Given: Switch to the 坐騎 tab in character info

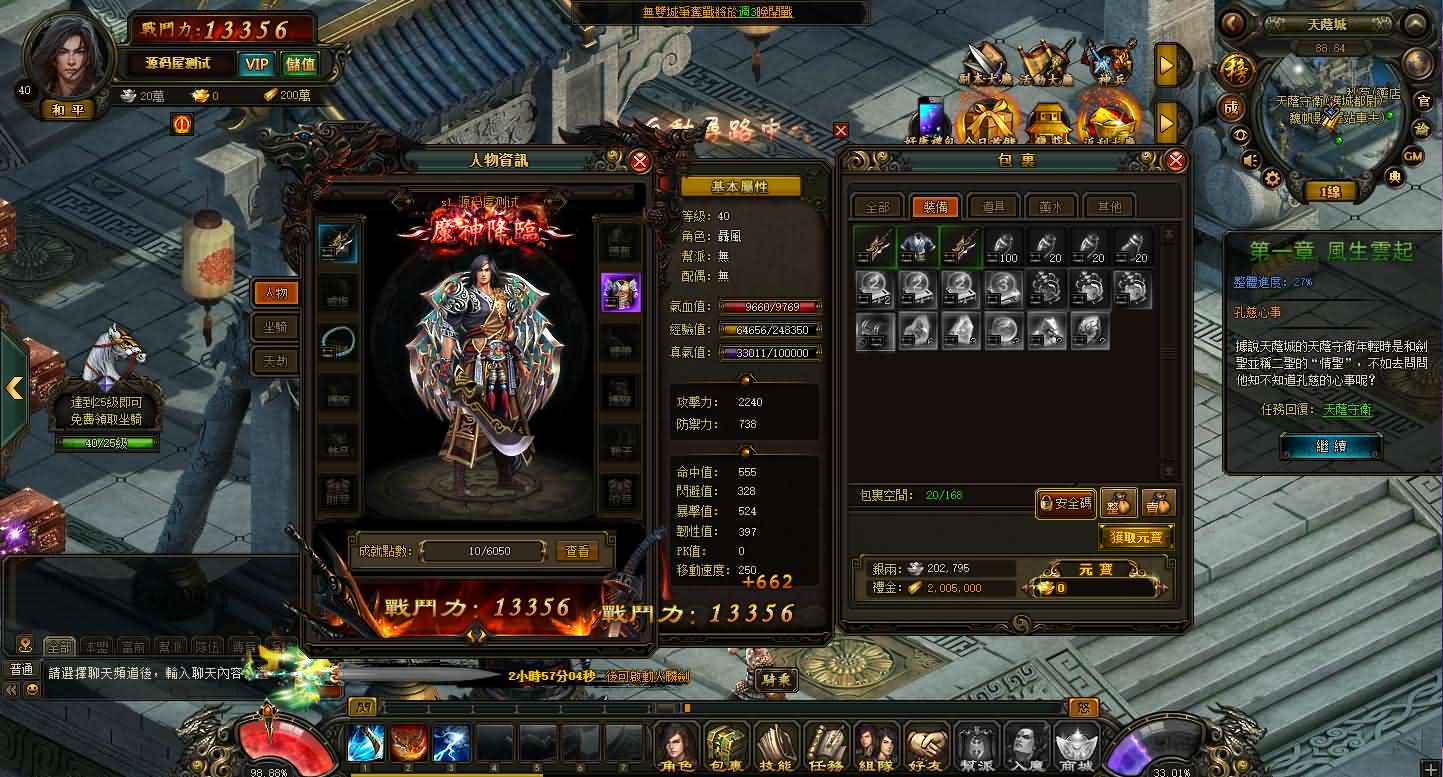Looking at the screenshot, I should tap(275, 325).
